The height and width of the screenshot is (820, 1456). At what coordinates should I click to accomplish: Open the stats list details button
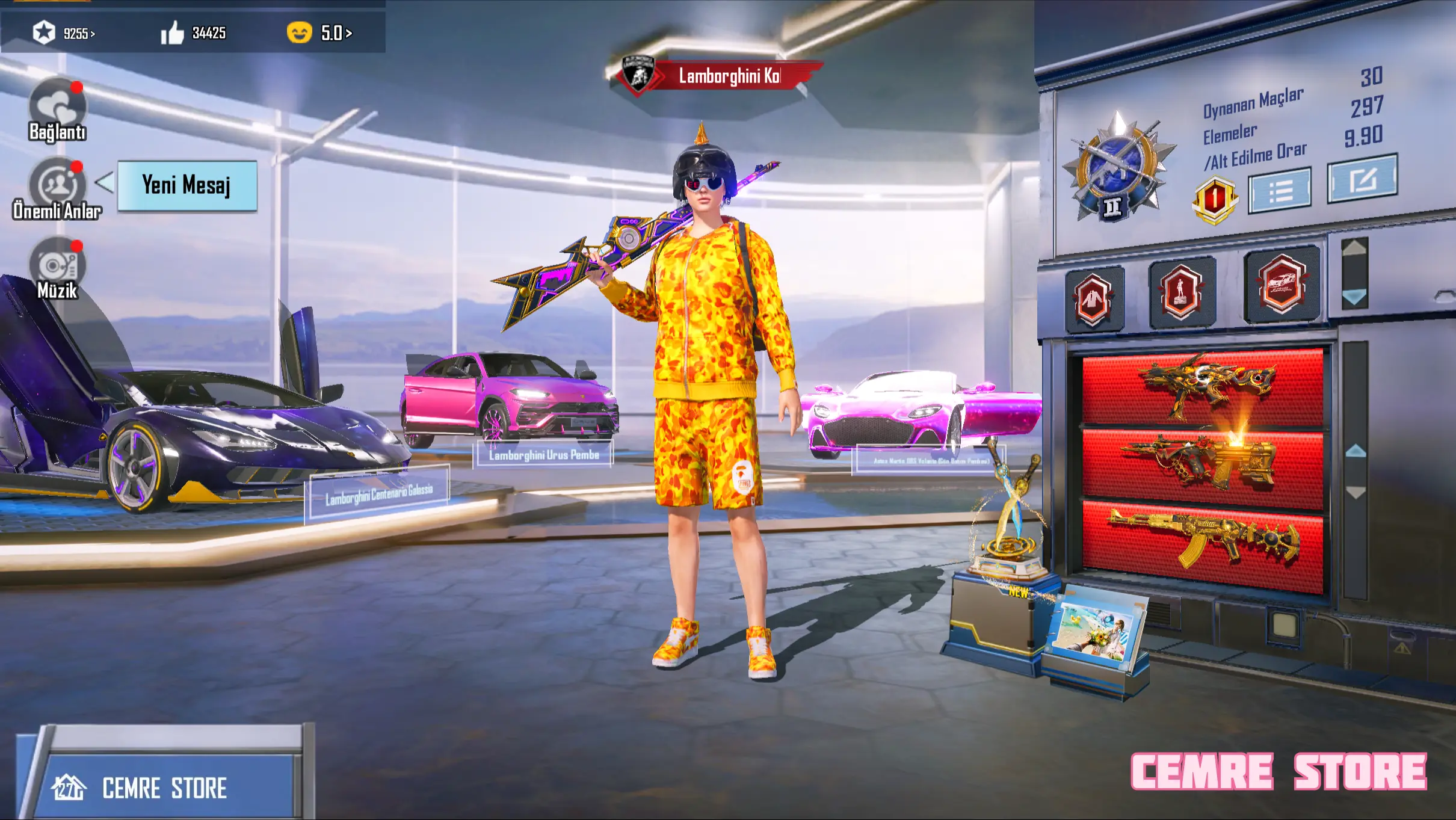click(x=1279, y=191)
